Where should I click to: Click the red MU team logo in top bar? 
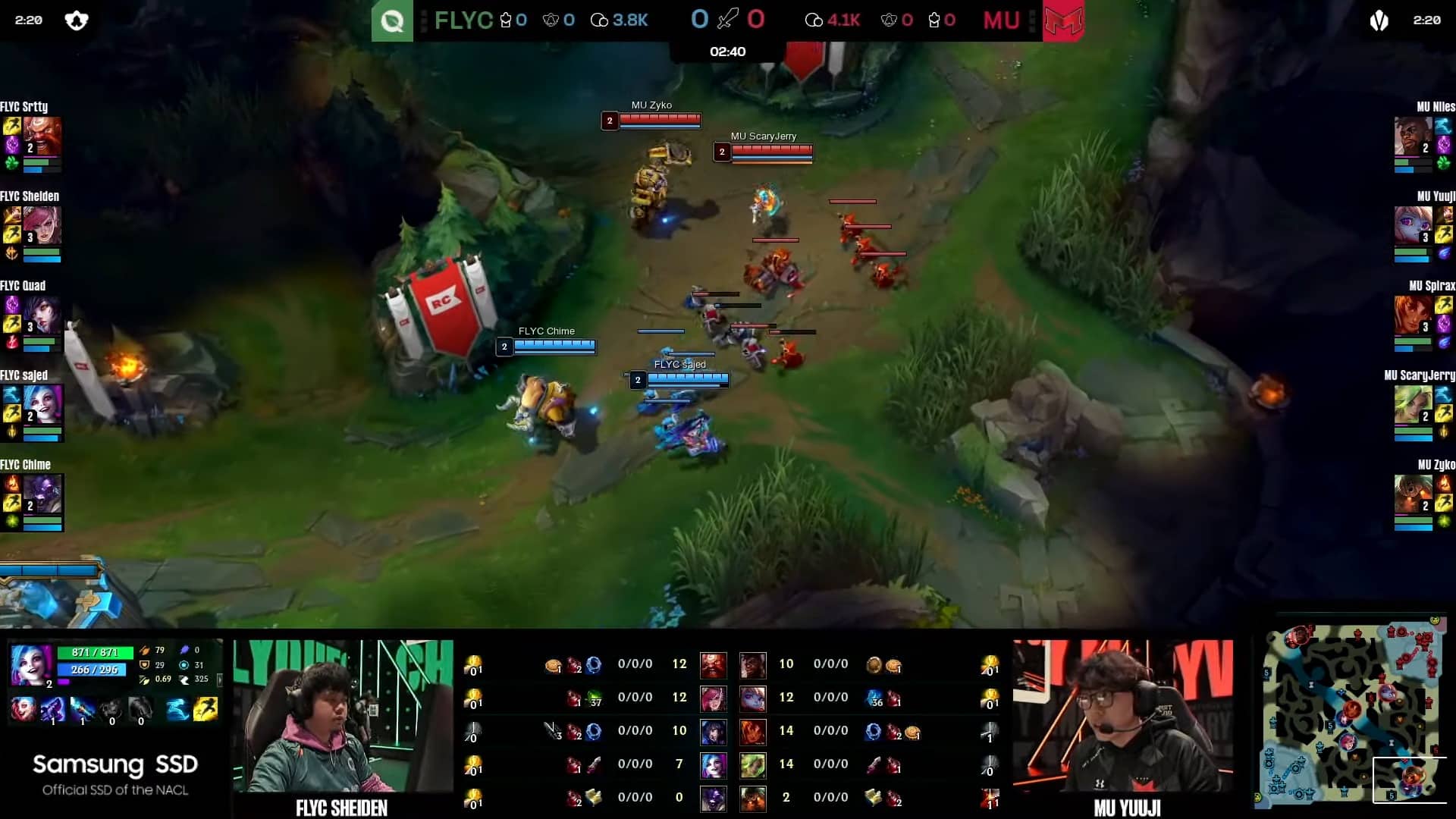pyautogui.click(x=1065, y=20)
